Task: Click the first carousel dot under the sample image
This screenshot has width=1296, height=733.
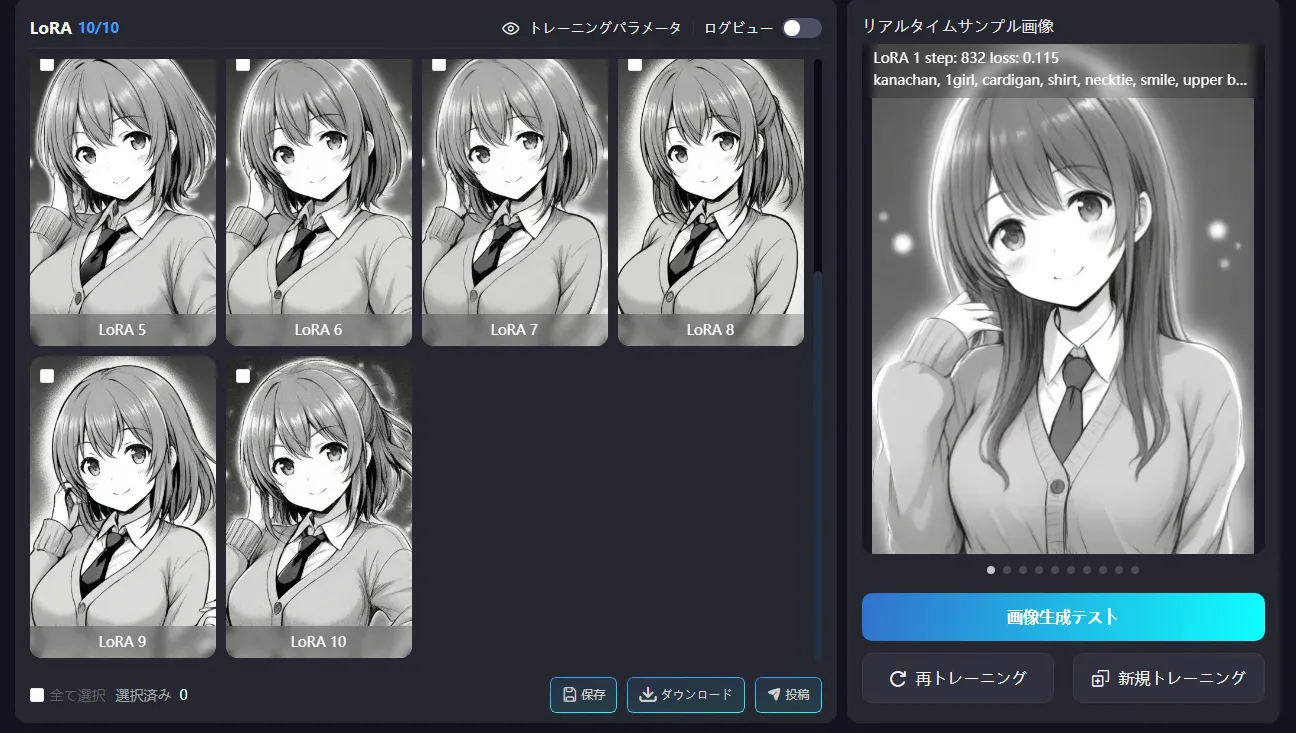Action: tap(989, 570)
